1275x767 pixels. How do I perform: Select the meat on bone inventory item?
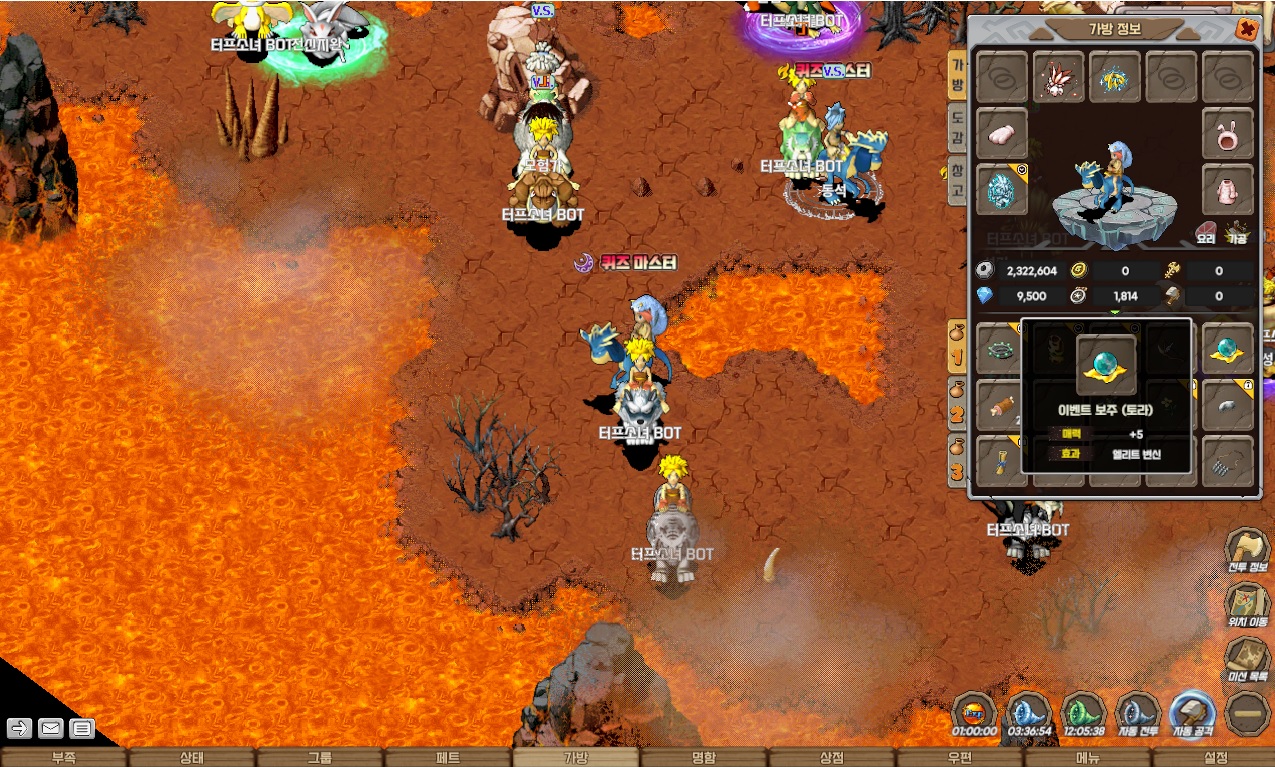tap(1001, 405)
